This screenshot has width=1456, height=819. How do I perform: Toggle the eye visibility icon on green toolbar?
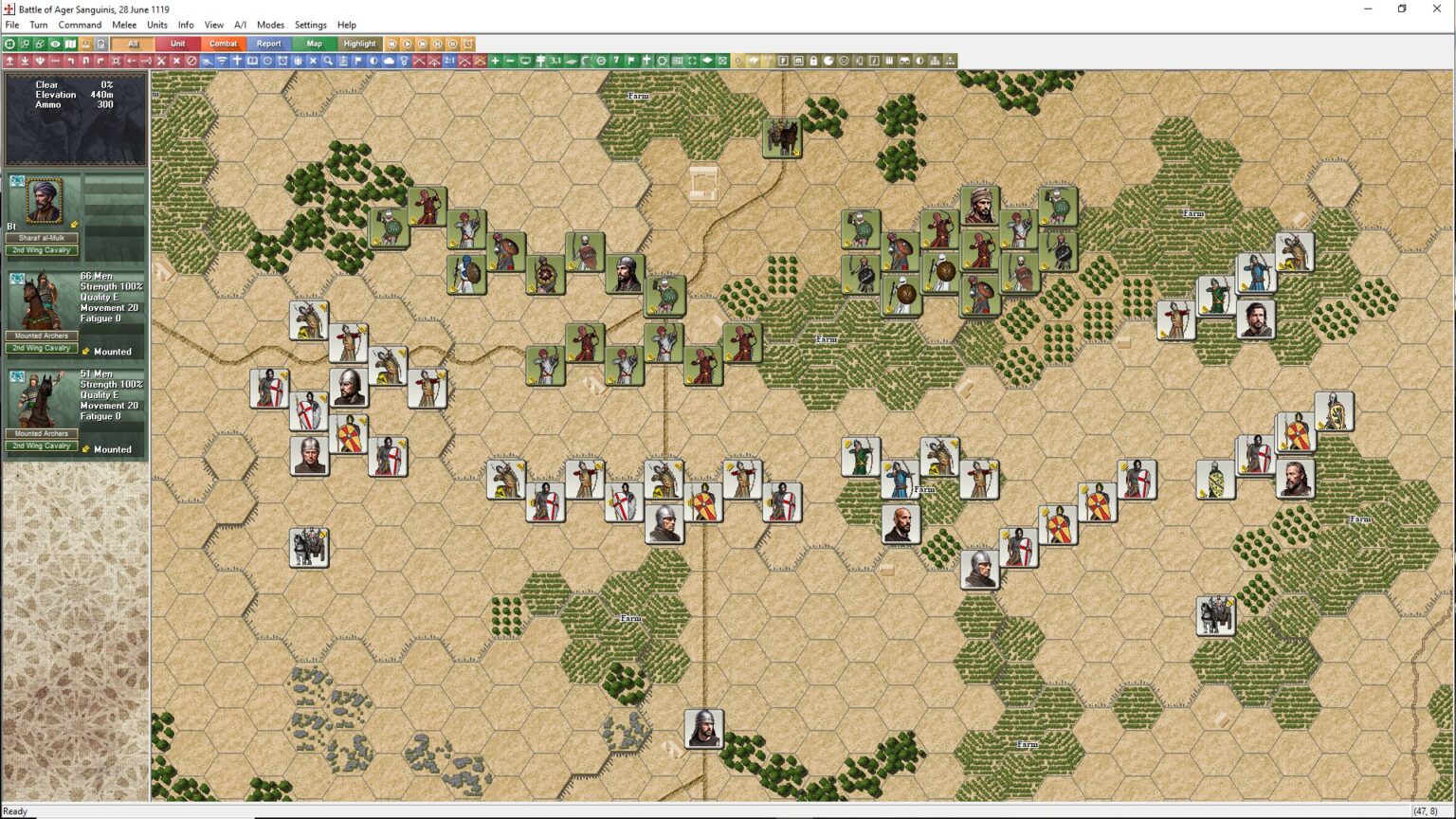point(54,44)
